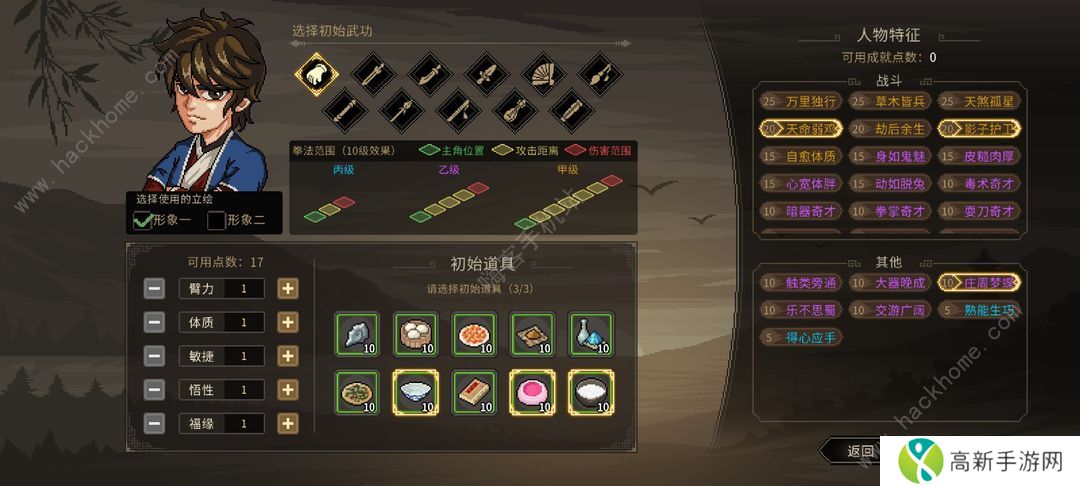Image resolution: width=1080 pixels, height=486 pixels.
Task: Toggle the 庄周梦蝶 trait
Action: pos(977,283)
